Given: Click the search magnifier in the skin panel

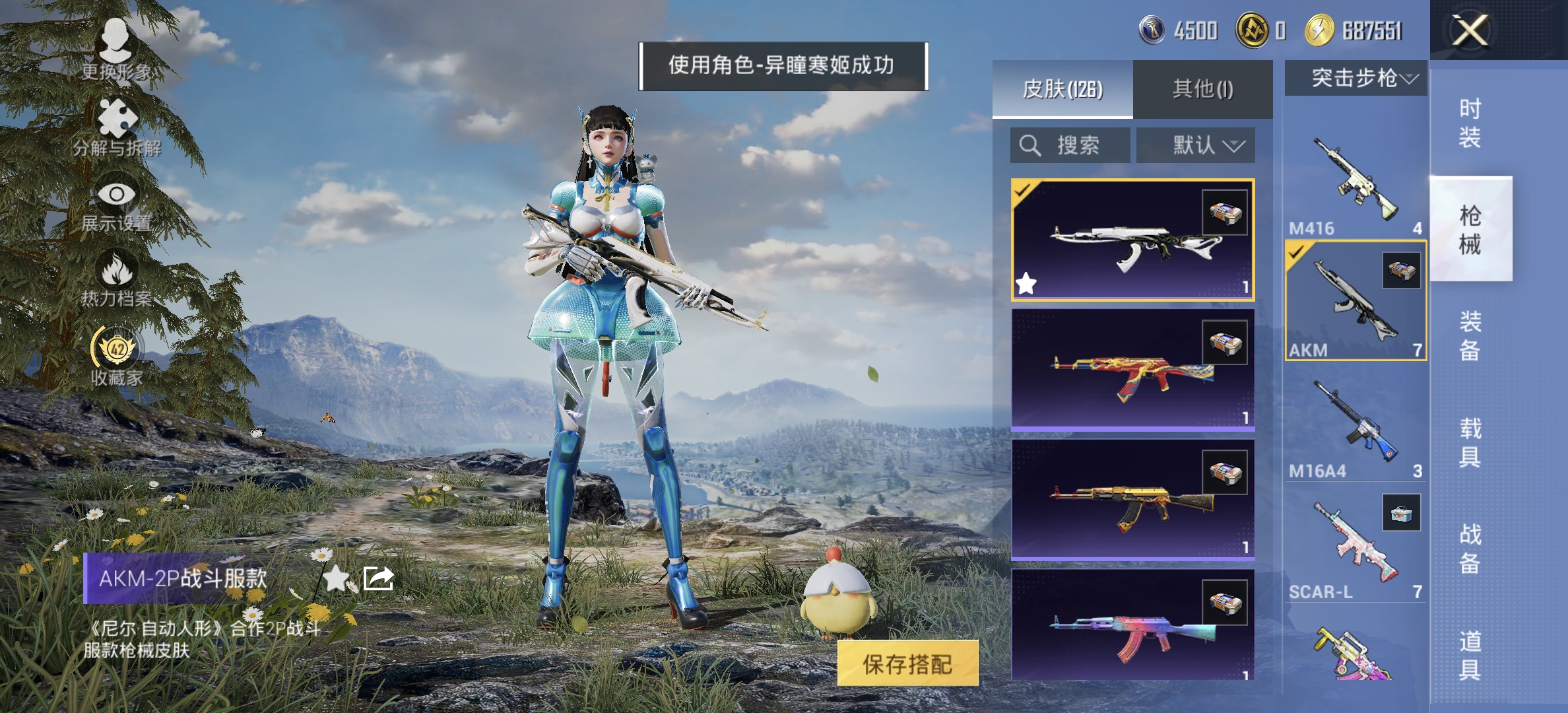Looking at the screenshot, I should pyautogui.click(x=1029, y=145).
